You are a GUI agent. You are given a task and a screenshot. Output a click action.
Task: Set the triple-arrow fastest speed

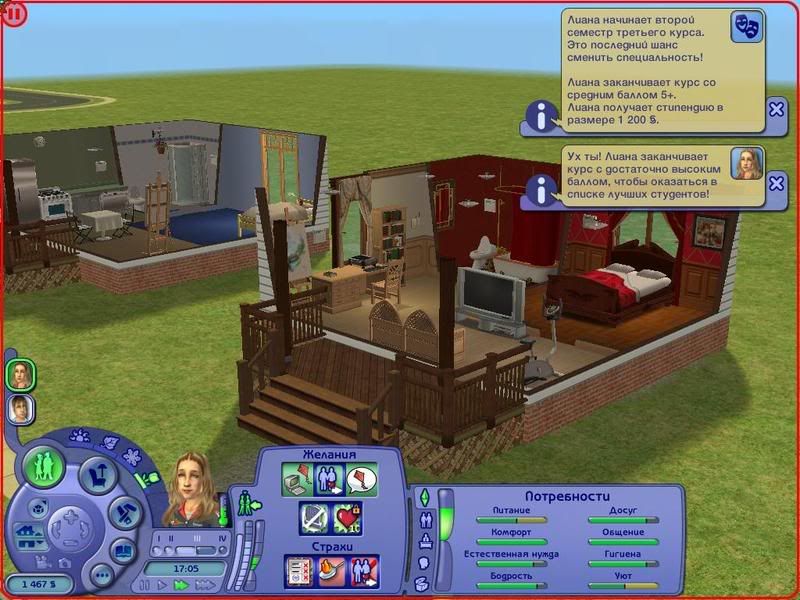tap(206, 584)
